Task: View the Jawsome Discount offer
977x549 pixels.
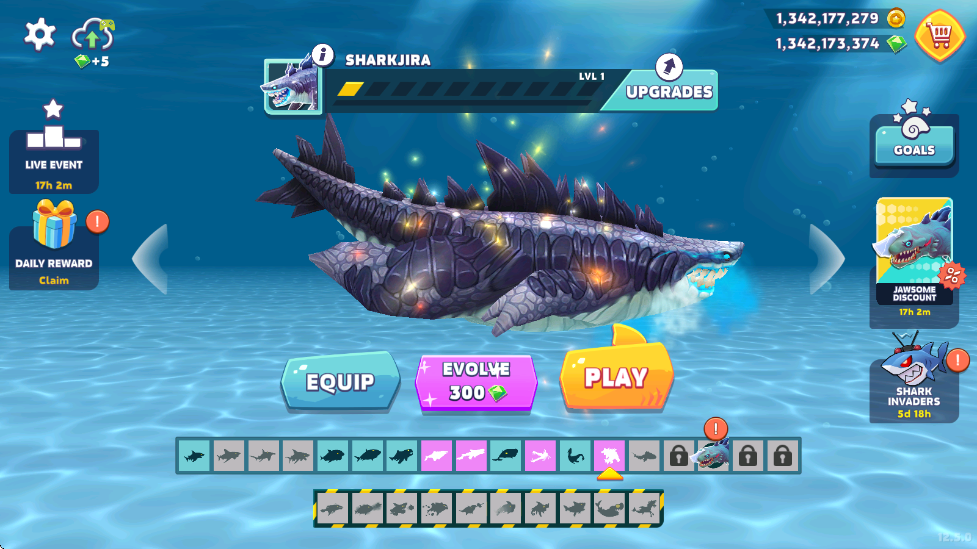Action: (x=914, y=255)
